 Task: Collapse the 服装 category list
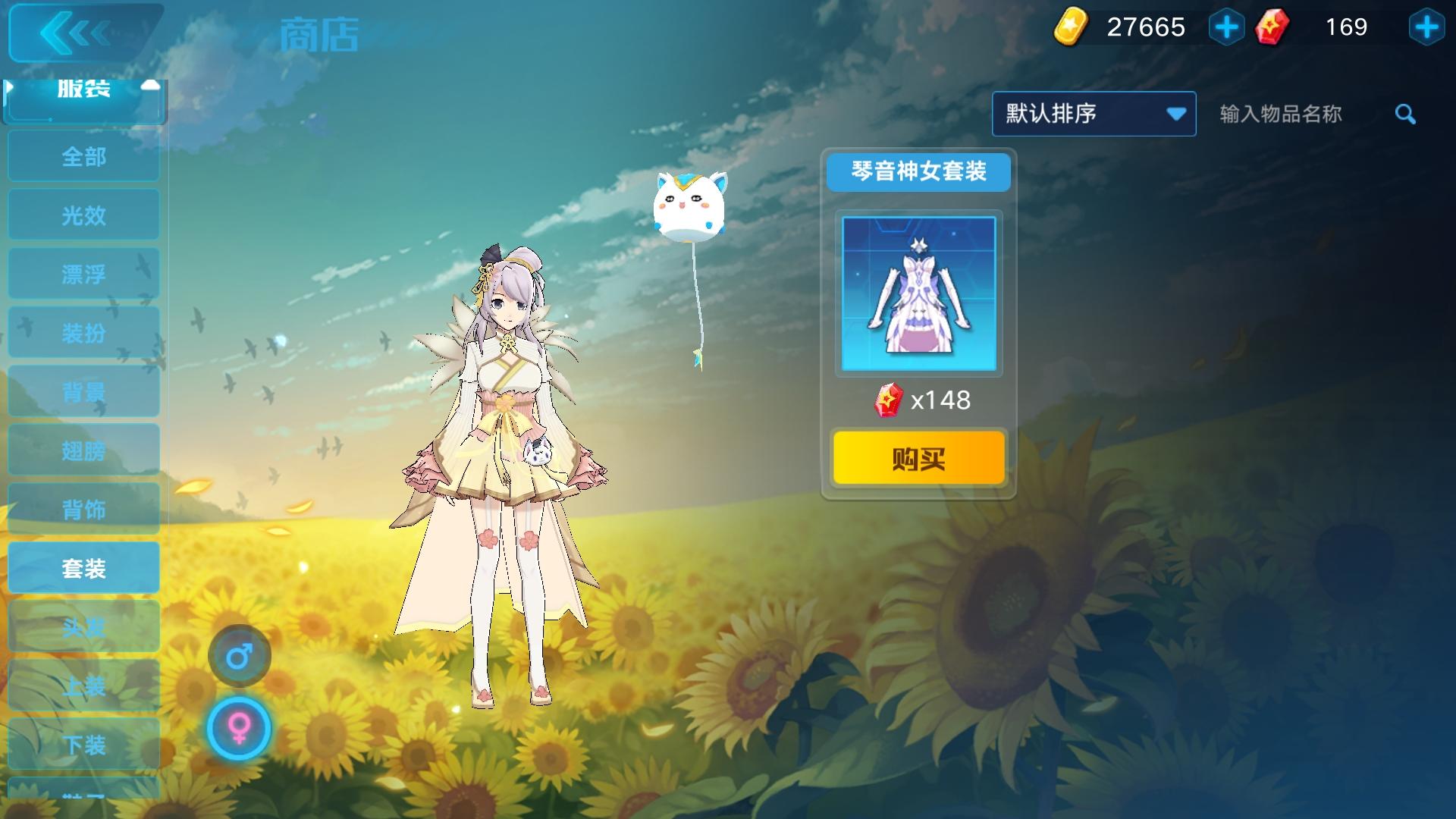point(83,89)
